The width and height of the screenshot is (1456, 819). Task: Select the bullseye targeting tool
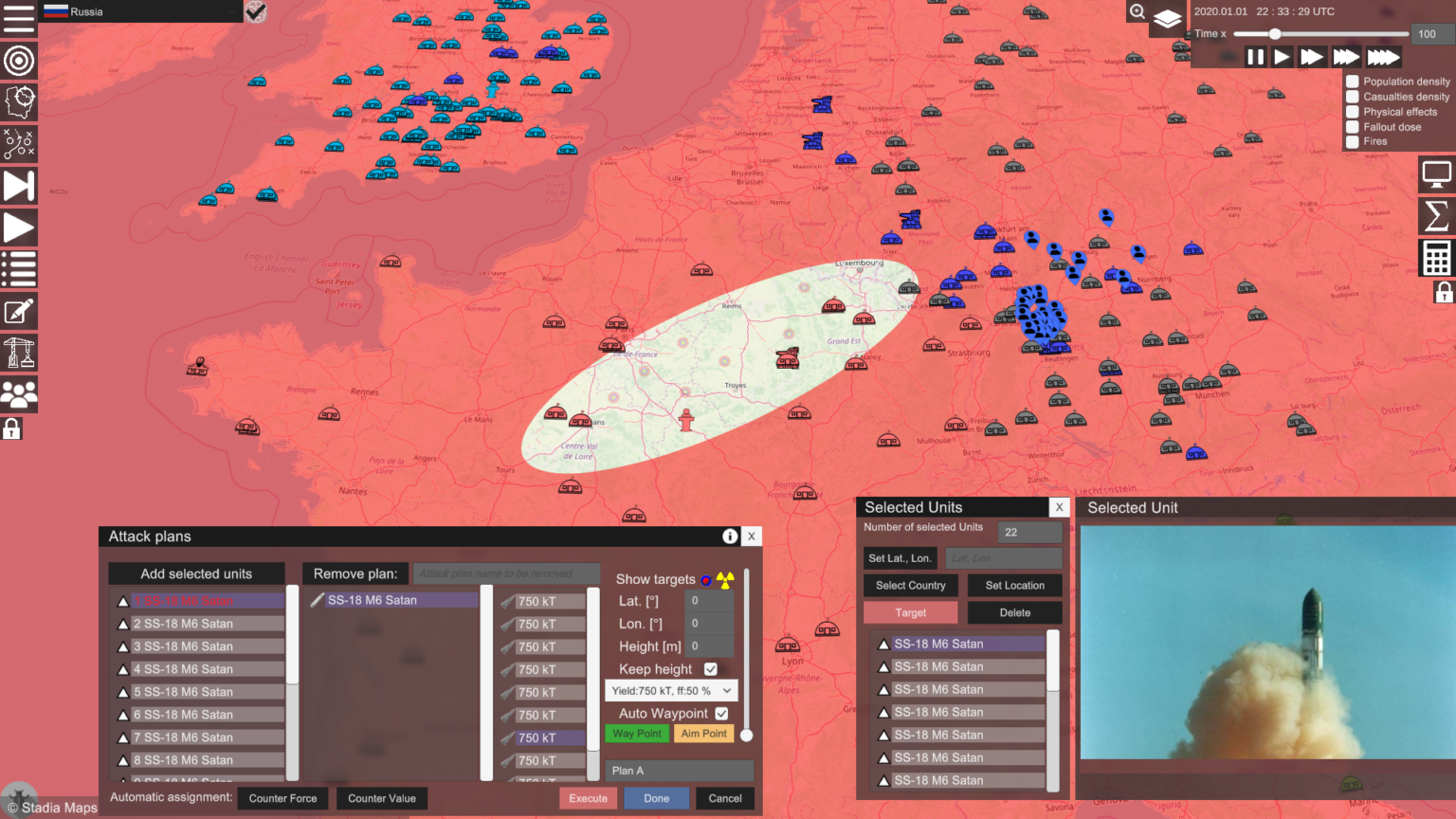coord(19,61)
